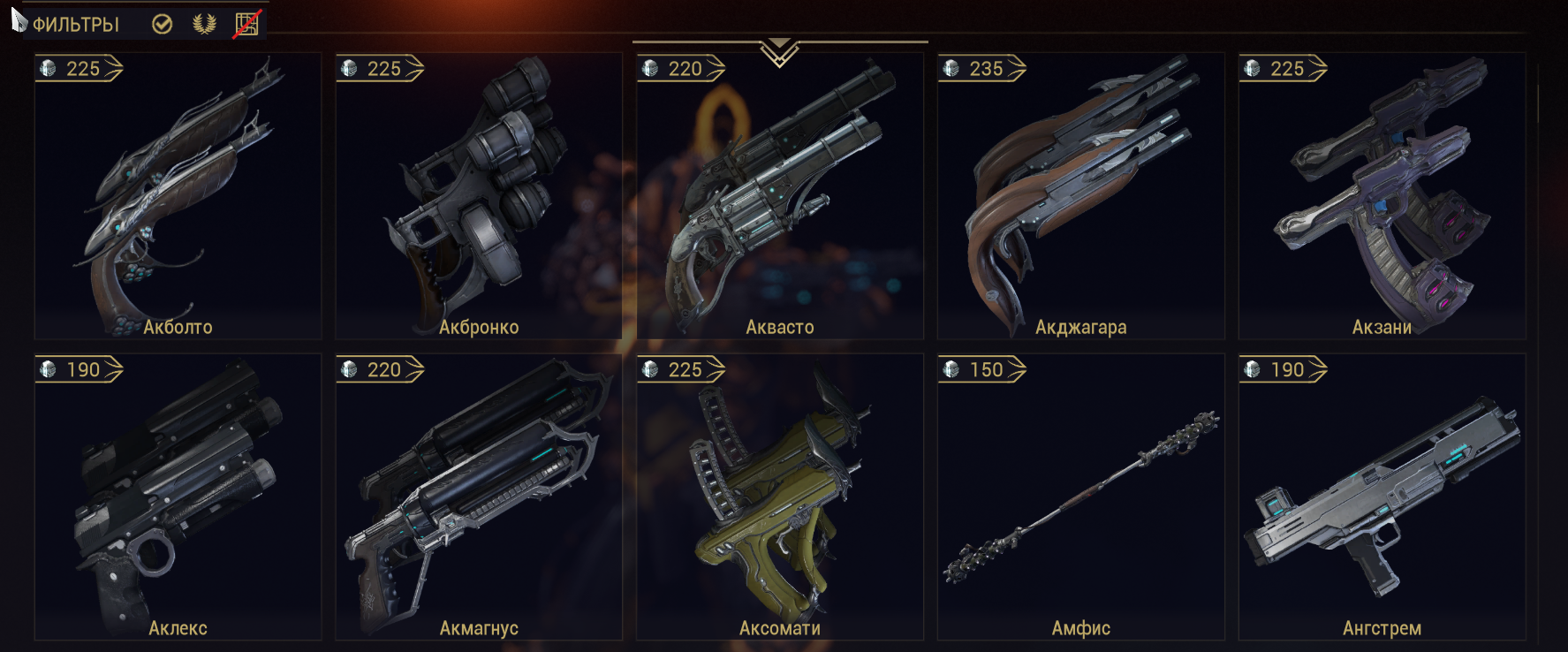The image size is (1568, 652).
Task: Pick the Ангстрем launcher tile
Action: click(1382, 497)
